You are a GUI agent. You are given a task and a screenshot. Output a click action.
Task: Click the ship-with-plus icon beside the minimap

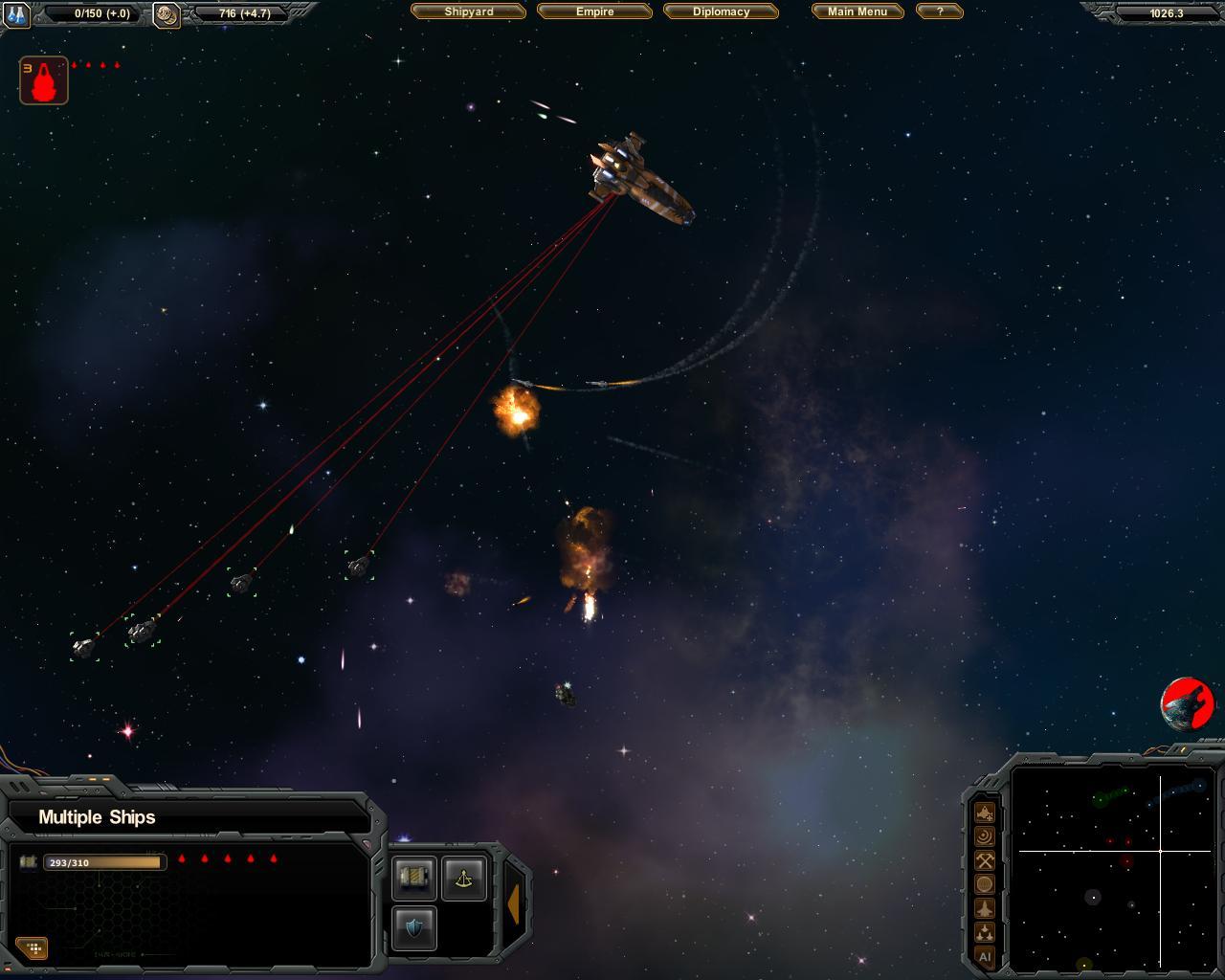(x=984, y=813)
